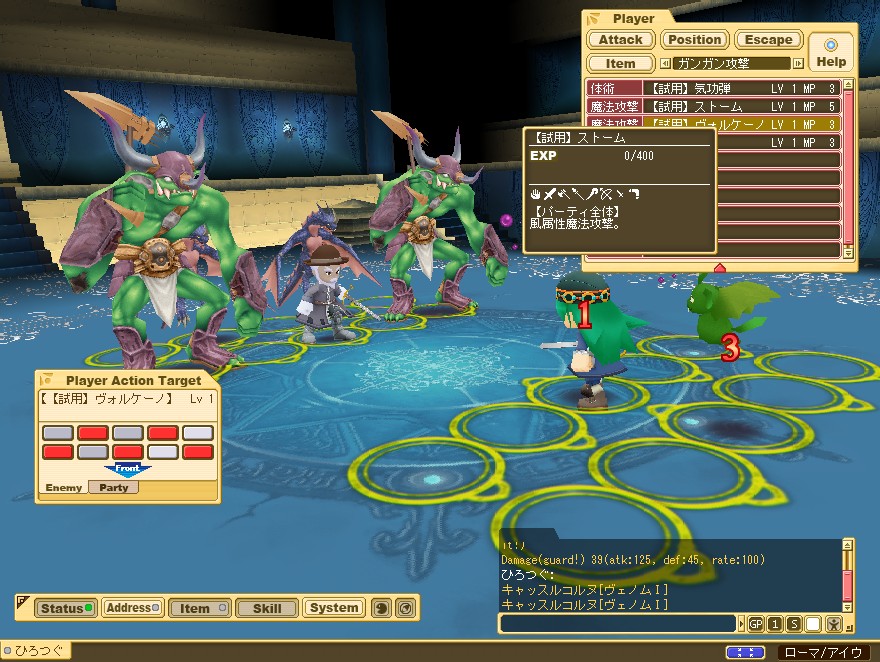Open the Position command
The image size is (880, 662).
[x=694, y=40]
